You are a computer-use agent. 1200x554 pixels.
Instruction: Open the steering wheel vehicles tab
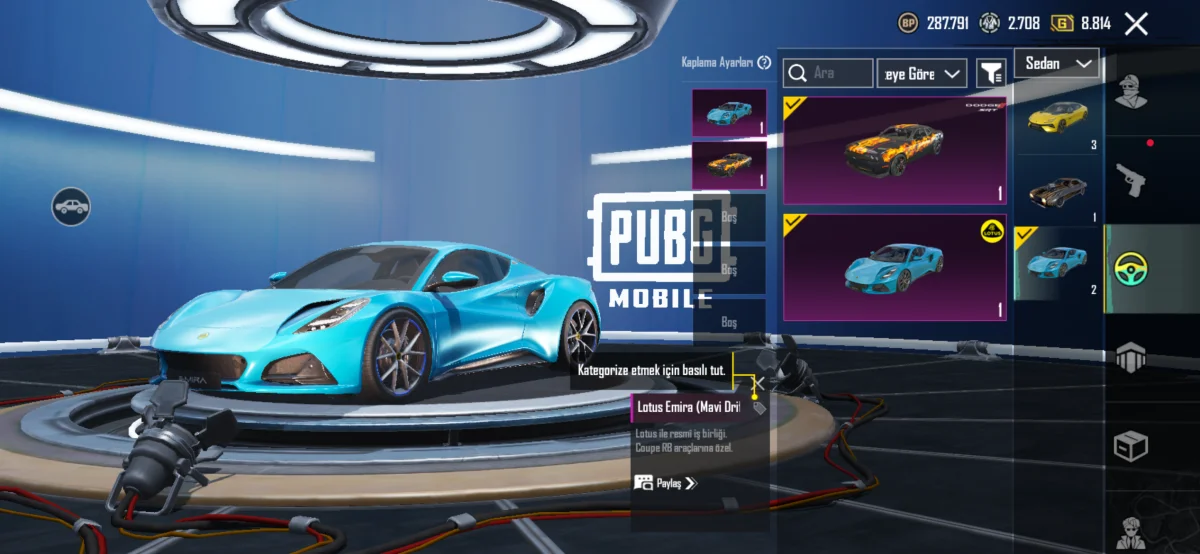(1131, 268)
